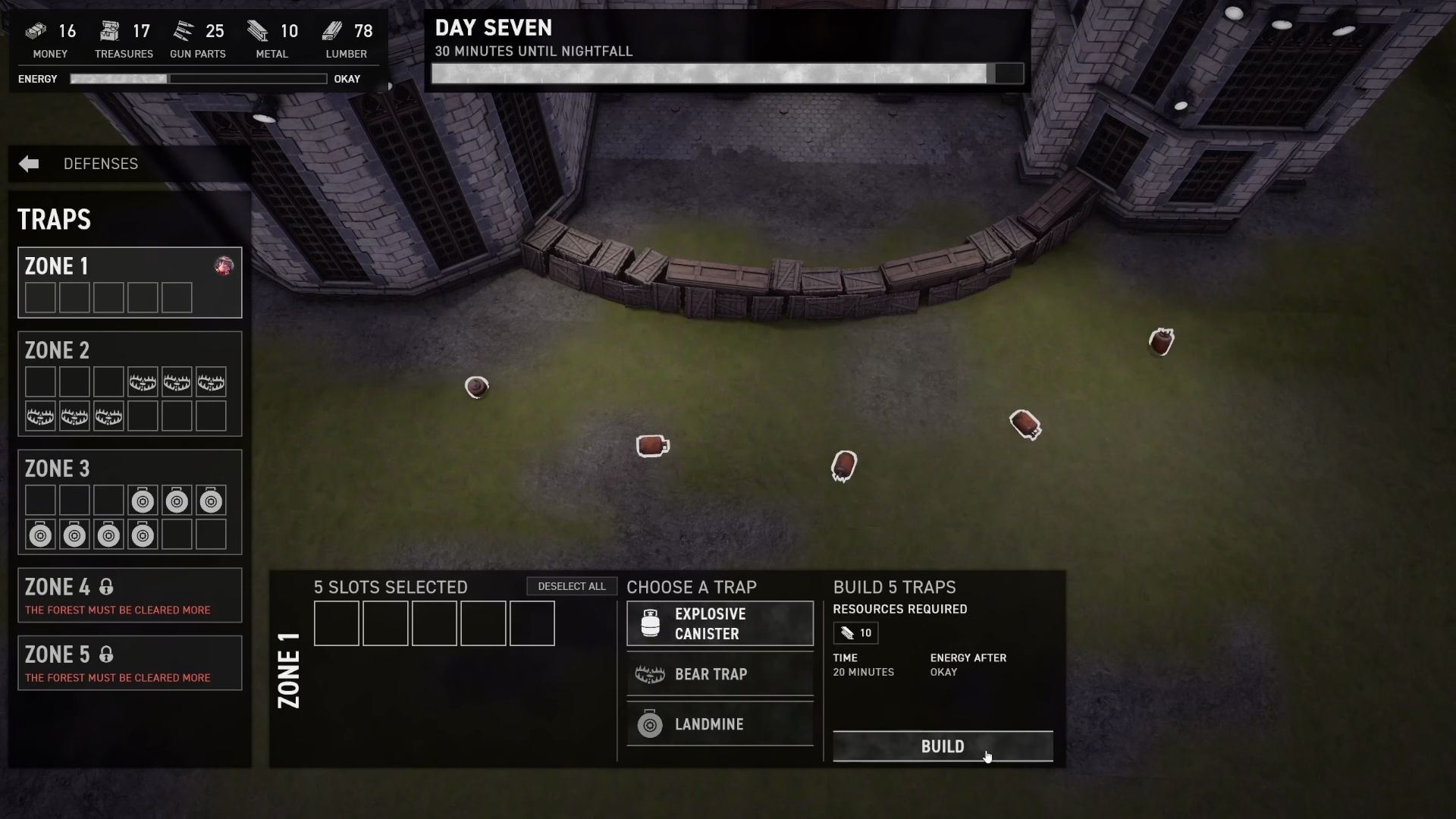Open the Zone 2 bear trap panel

[129, 384]
